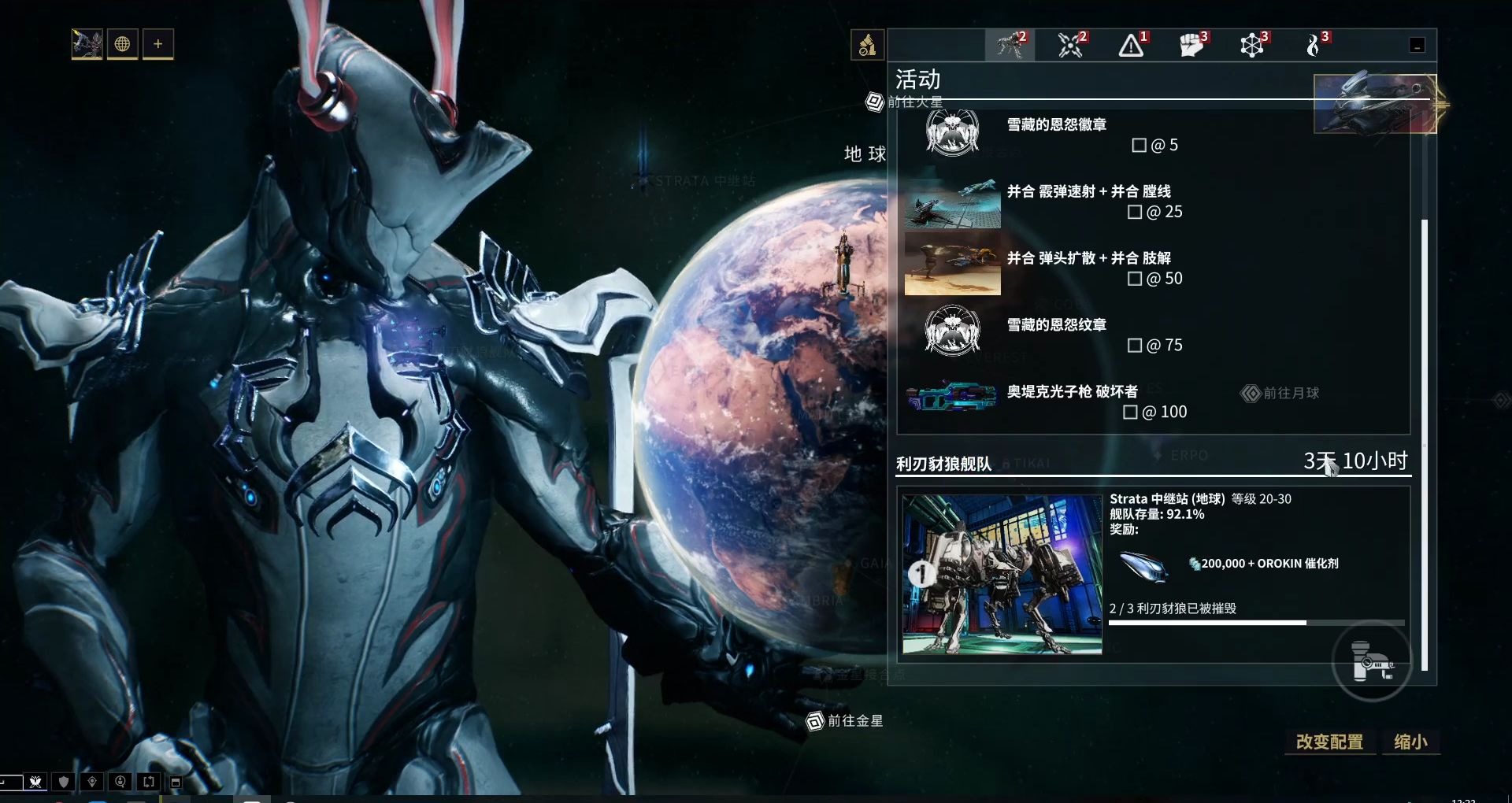Open the player avatar profile icon
Image resolution: width=1512 pixels, height=803 pixels.
tap(87, 44)
